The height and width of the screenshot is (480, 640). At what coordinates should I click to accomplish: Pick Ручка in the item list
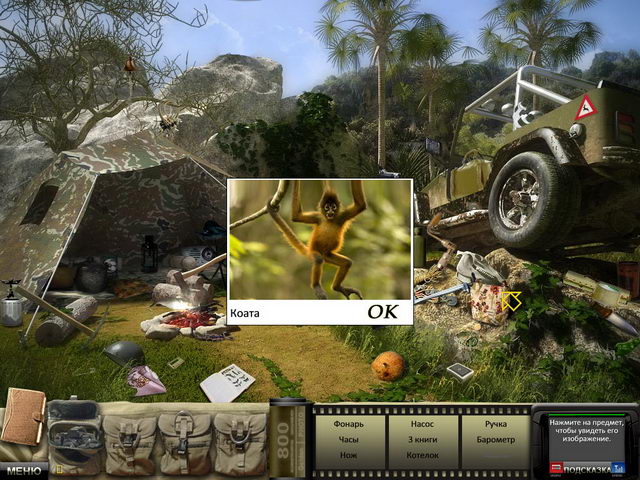click(495, 424)
